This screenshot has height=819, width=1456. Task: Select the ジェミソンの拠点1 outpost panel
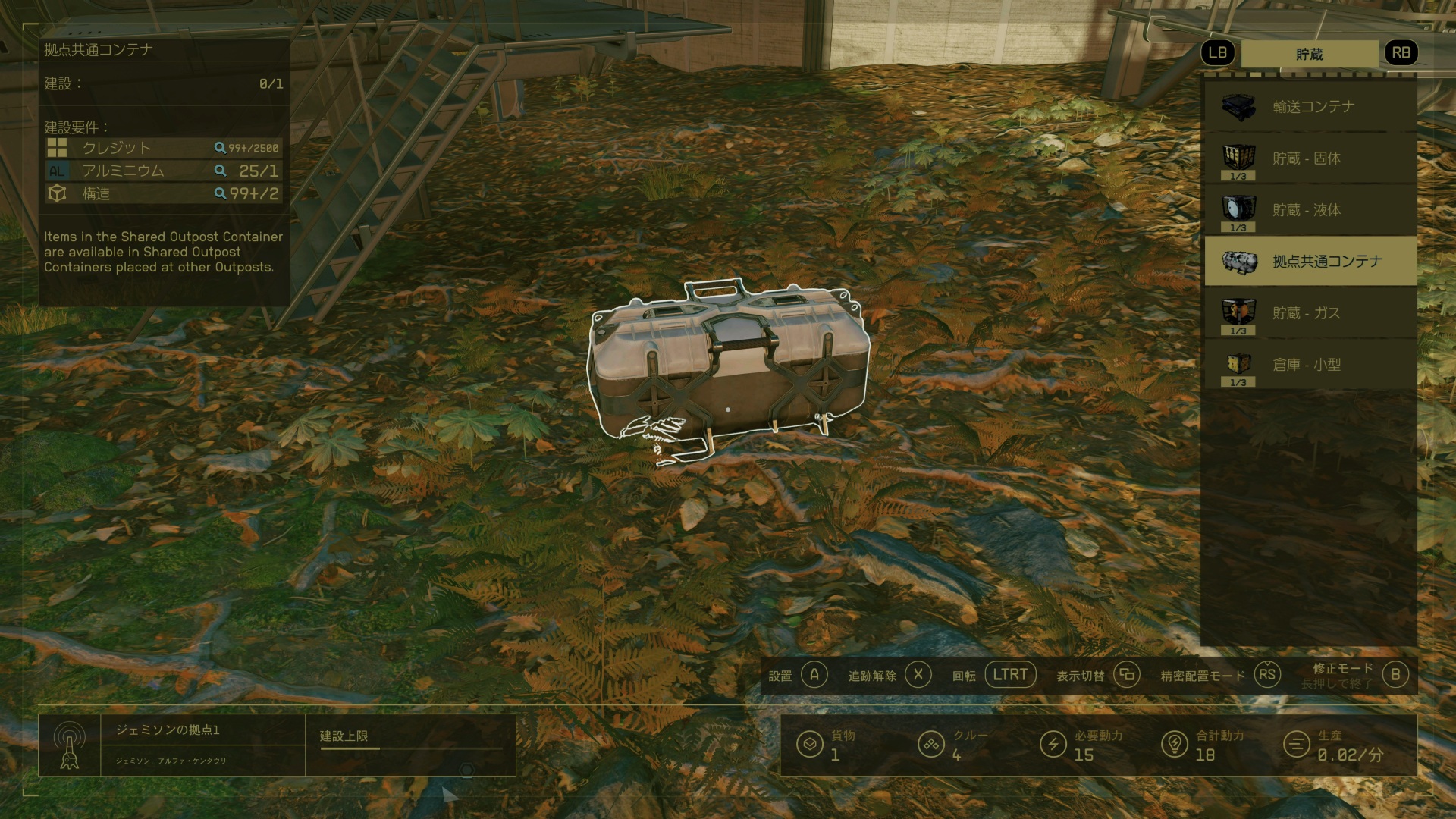[172, 744]
